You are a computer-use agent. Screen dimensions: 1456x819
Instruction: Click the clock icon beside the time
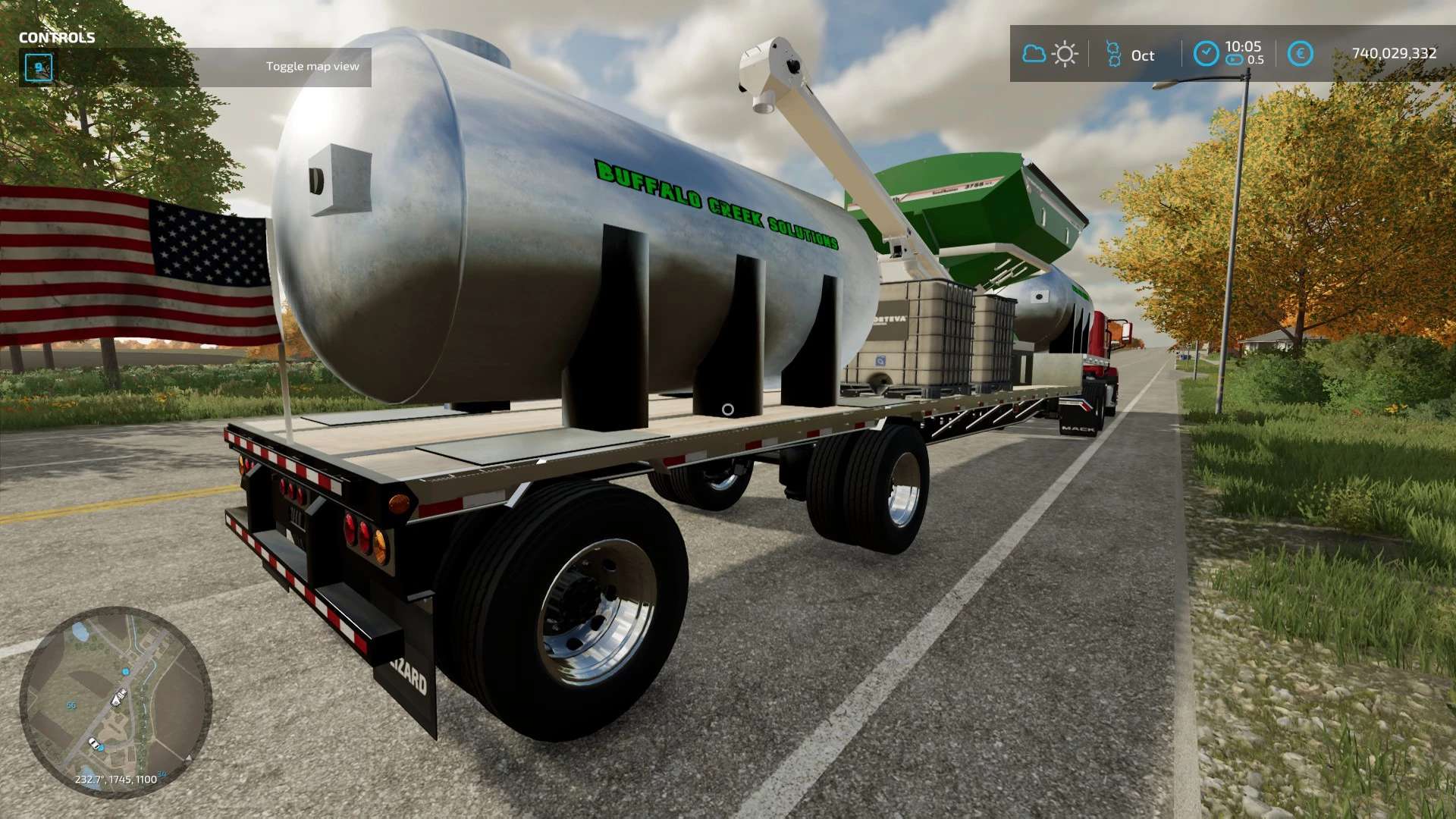(x=1206, y=54)
